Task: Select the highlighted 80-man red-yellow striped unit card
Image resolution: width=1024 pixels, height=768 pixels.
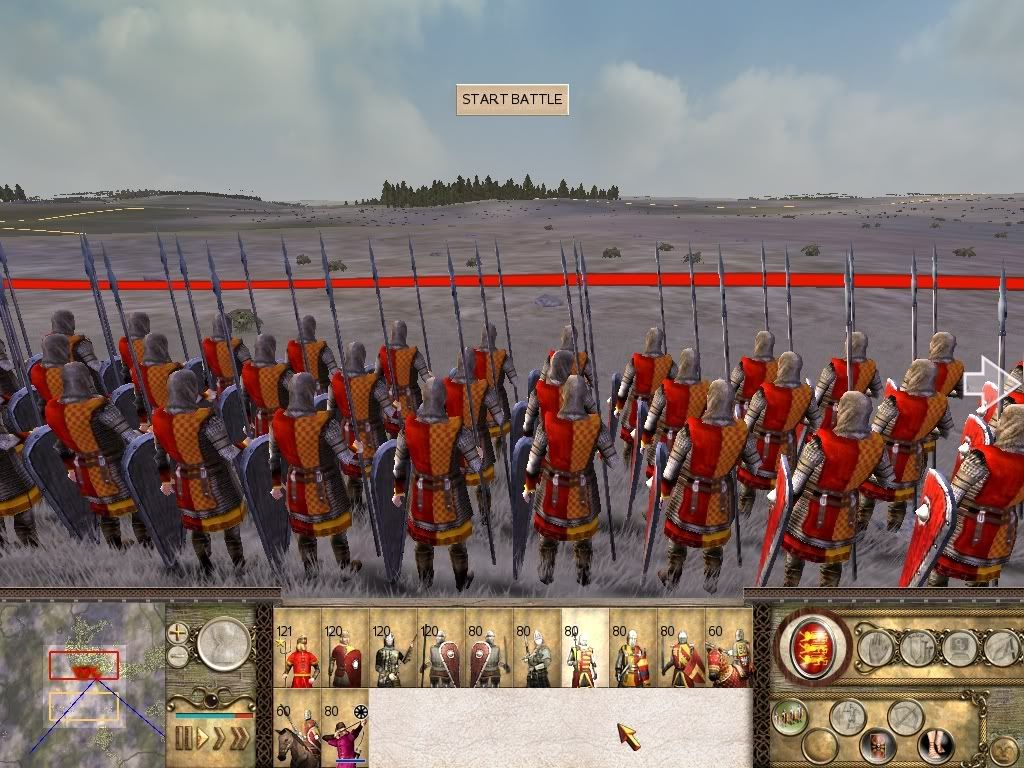Action: click(x=585, y=649)
